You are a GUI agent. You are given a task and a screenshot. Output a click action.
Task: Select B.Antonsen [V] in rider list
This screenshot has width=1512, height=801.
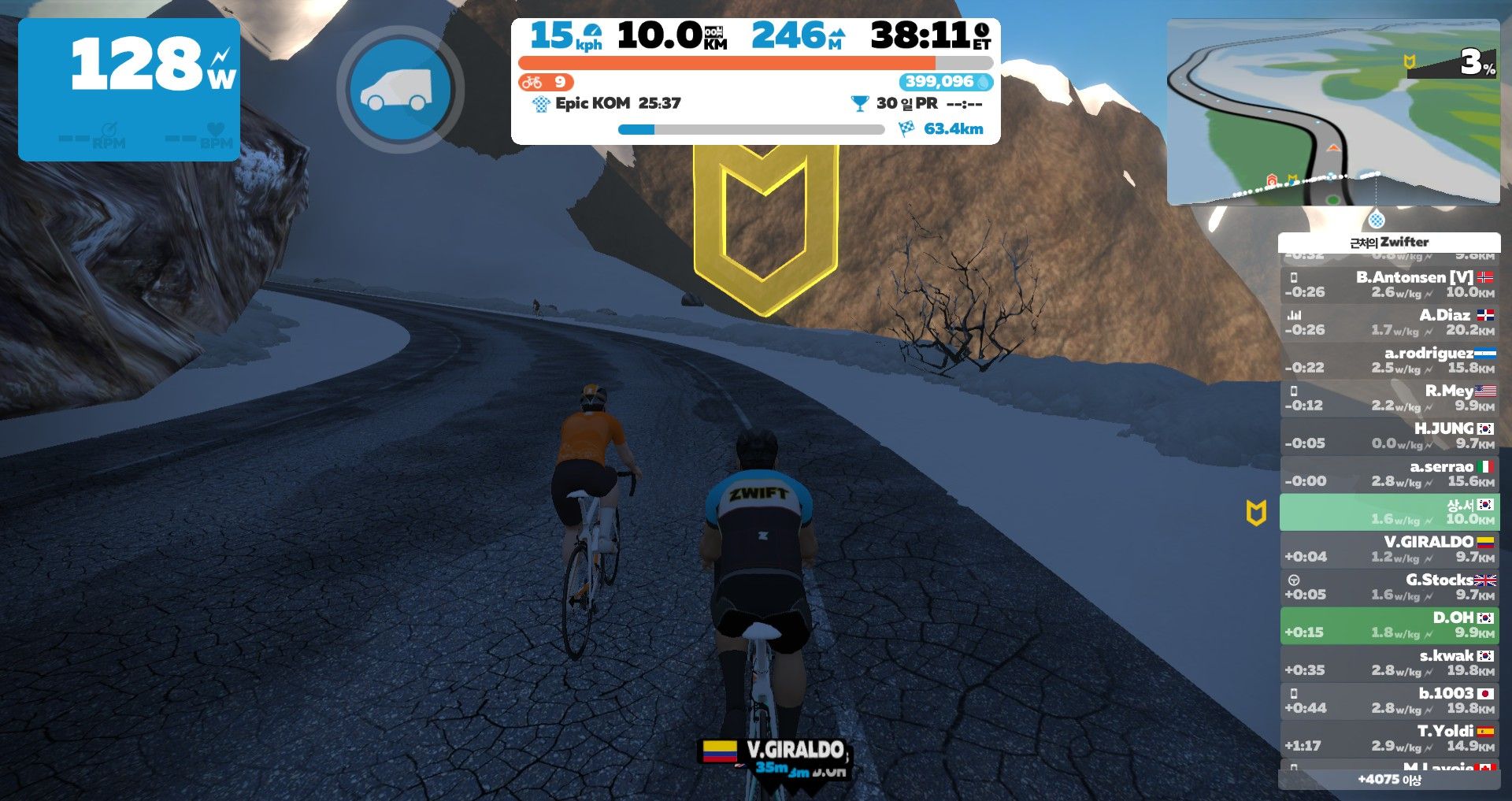coord(1389,284)
